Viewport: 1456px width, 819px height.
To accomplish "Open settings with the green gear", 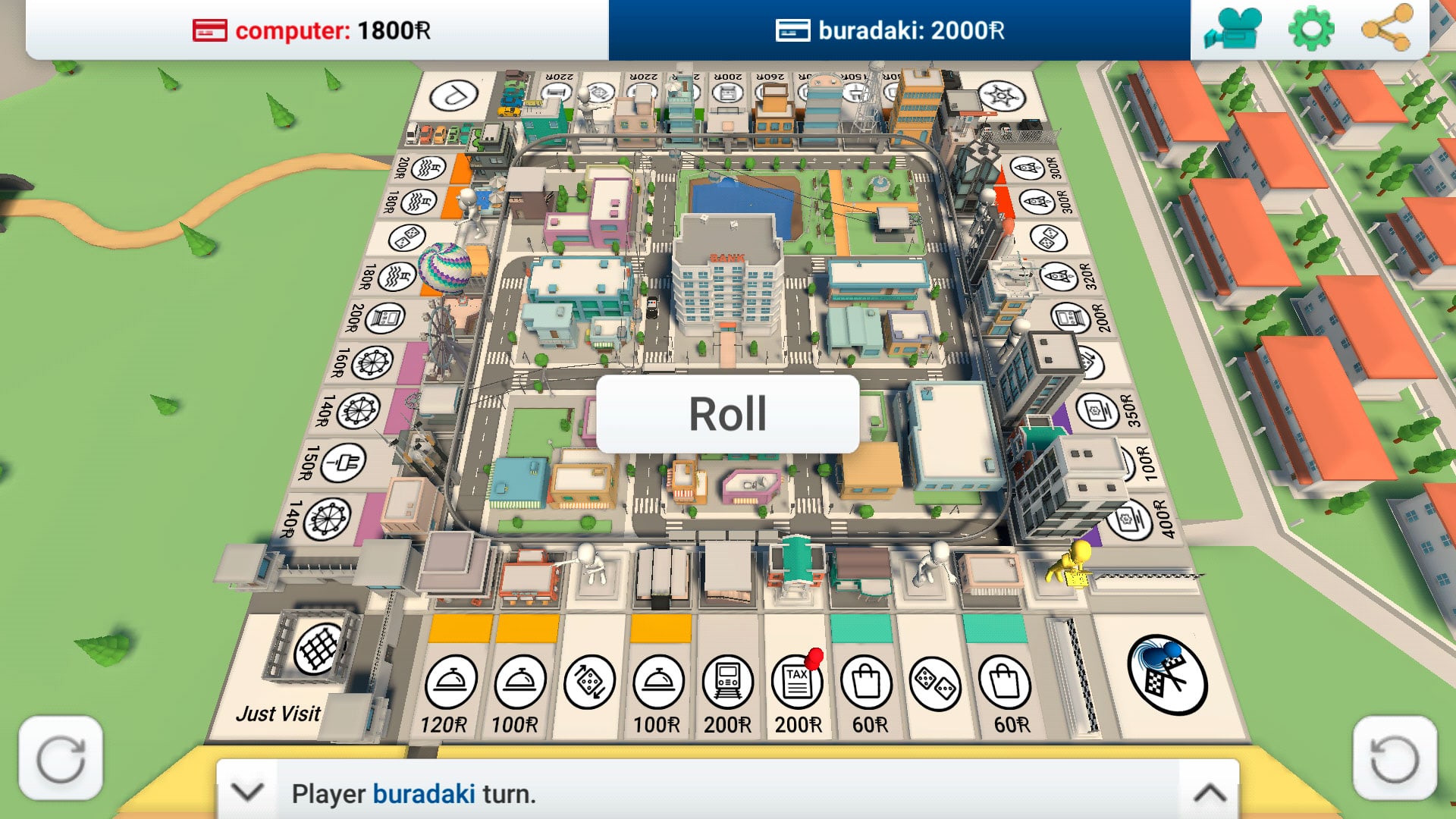I will click(x=1311, y=30).
